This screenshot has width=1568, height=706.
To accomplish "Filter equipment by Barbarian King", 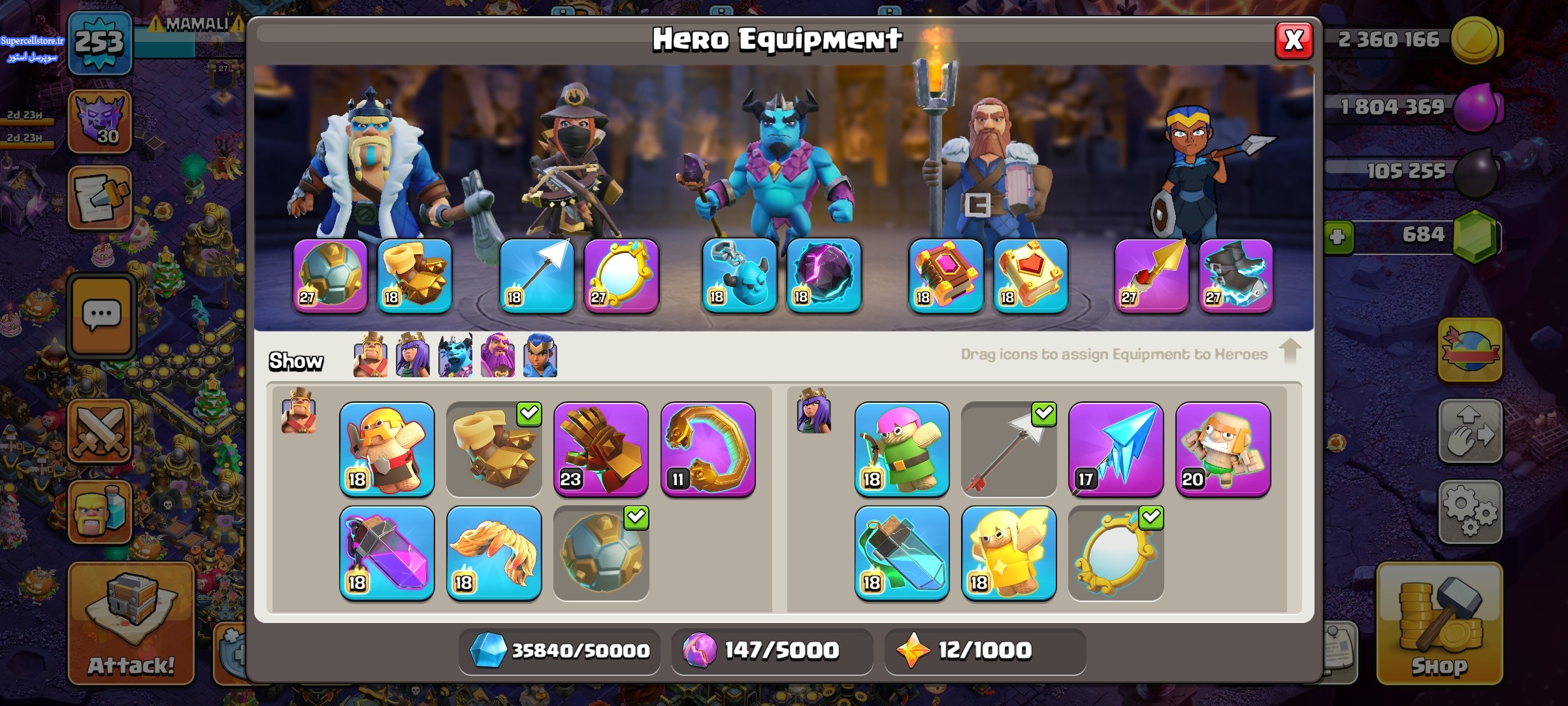I will pyautogui.click(x=370, y=356).
